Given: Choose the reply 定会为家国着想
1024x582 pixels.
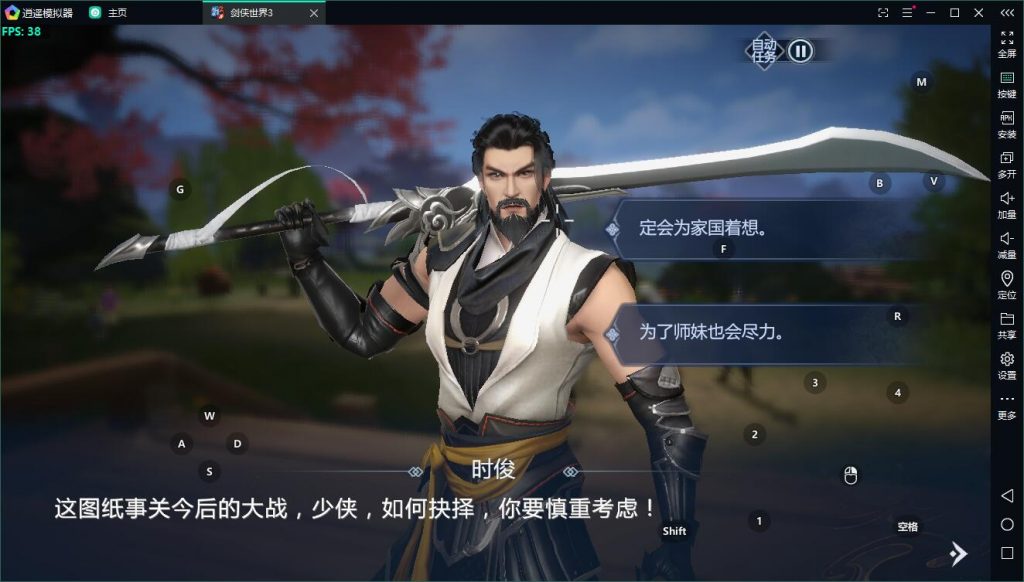Looking at the screenshot, I should pyautogui.click(x=703, y=228).
